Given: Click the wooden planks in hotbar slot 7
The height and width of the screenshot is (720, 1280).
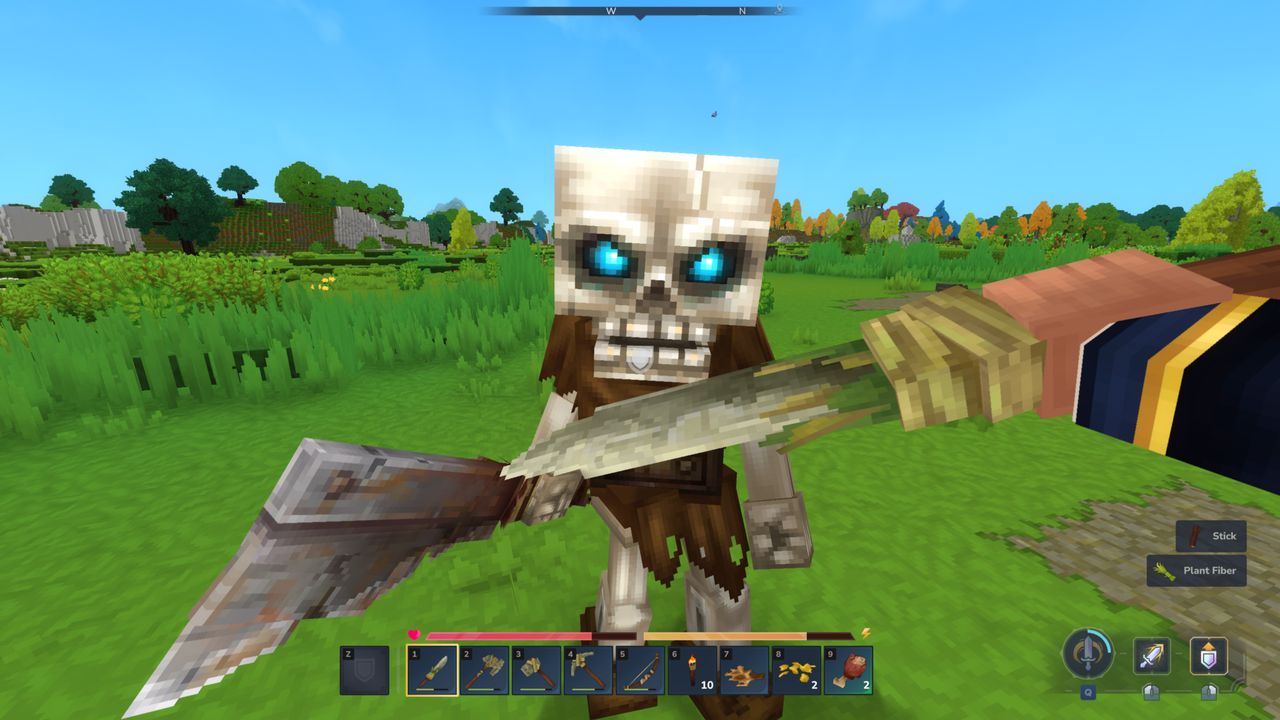Looking at the screenshot, I should tap(743, 670).
